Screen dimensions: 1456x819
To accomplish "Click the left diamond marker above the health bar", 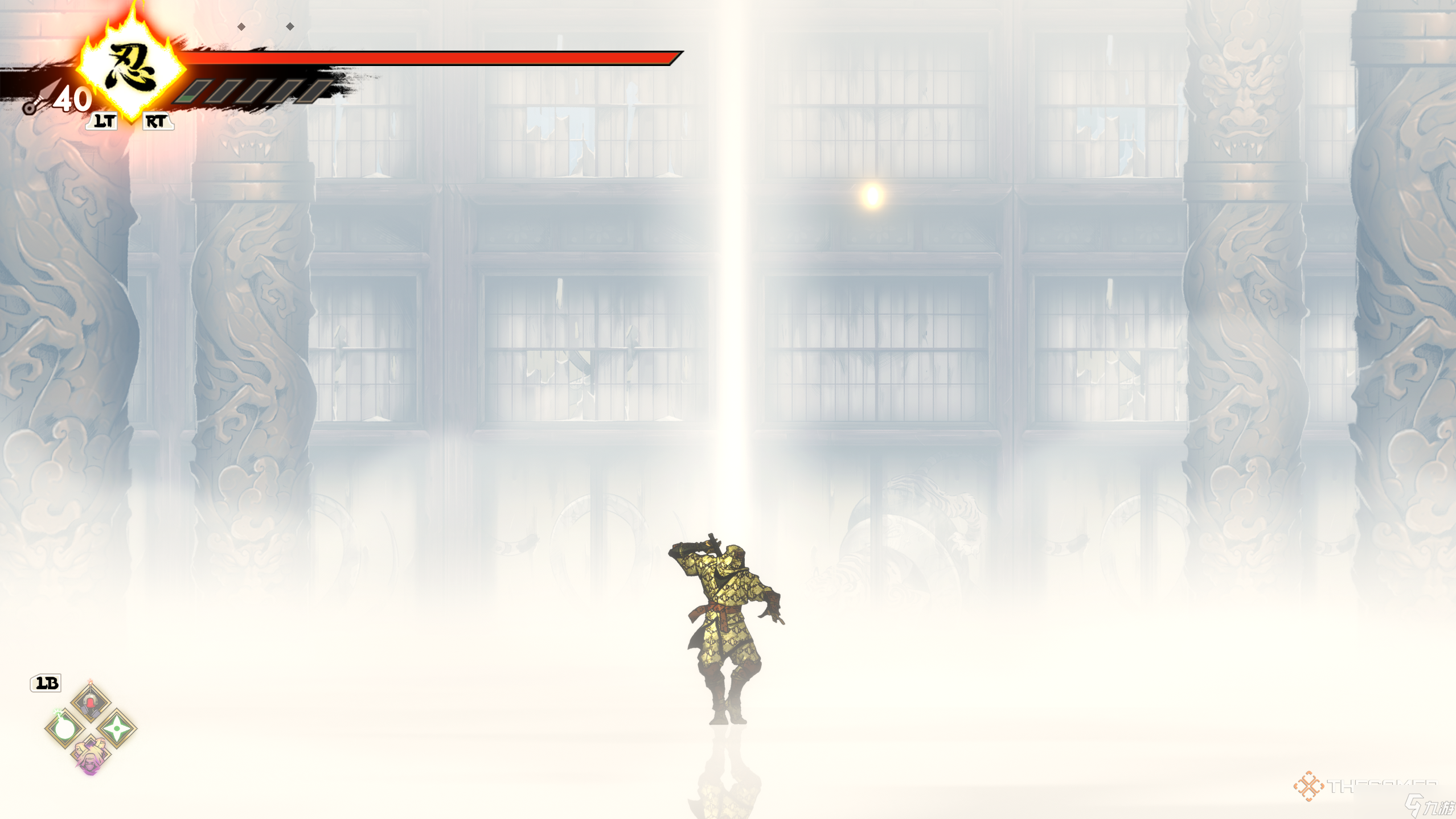I will click(x=241, y=26).
